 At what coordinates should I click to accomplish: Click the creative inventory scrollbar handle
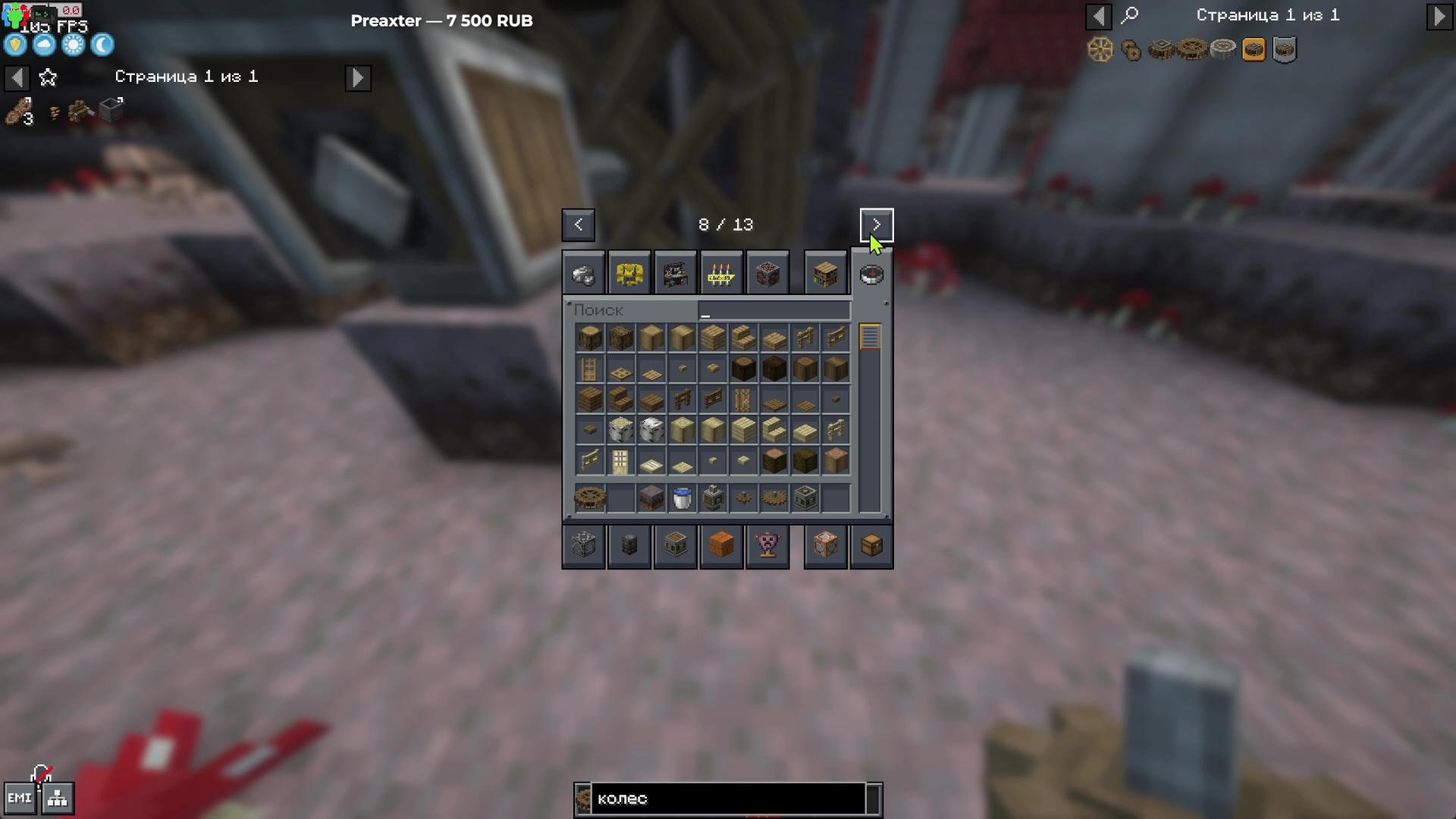(x=870, y=337)
